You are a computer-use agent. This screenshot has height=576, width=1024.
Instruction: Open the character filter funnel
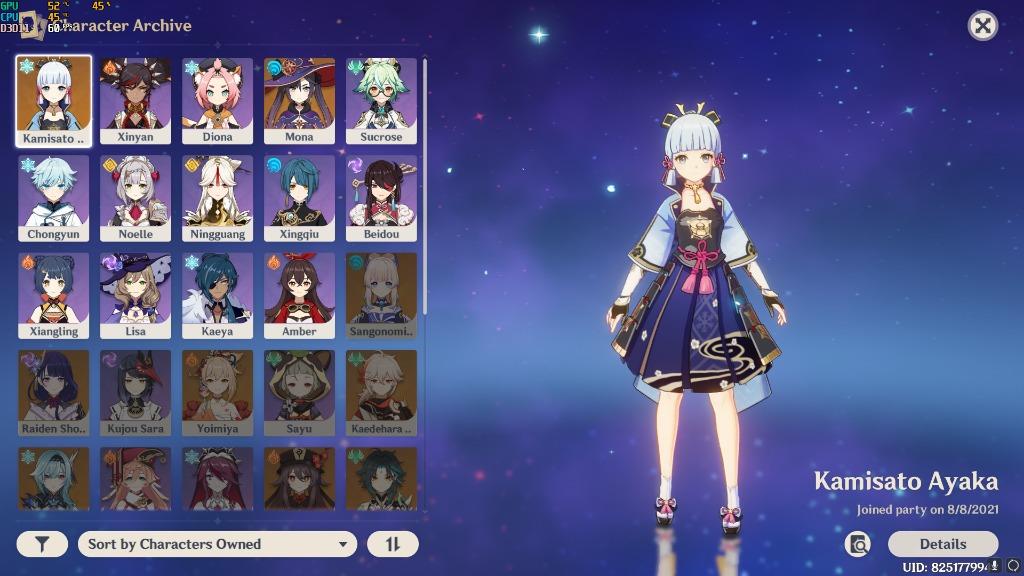(x=42, y=544)
